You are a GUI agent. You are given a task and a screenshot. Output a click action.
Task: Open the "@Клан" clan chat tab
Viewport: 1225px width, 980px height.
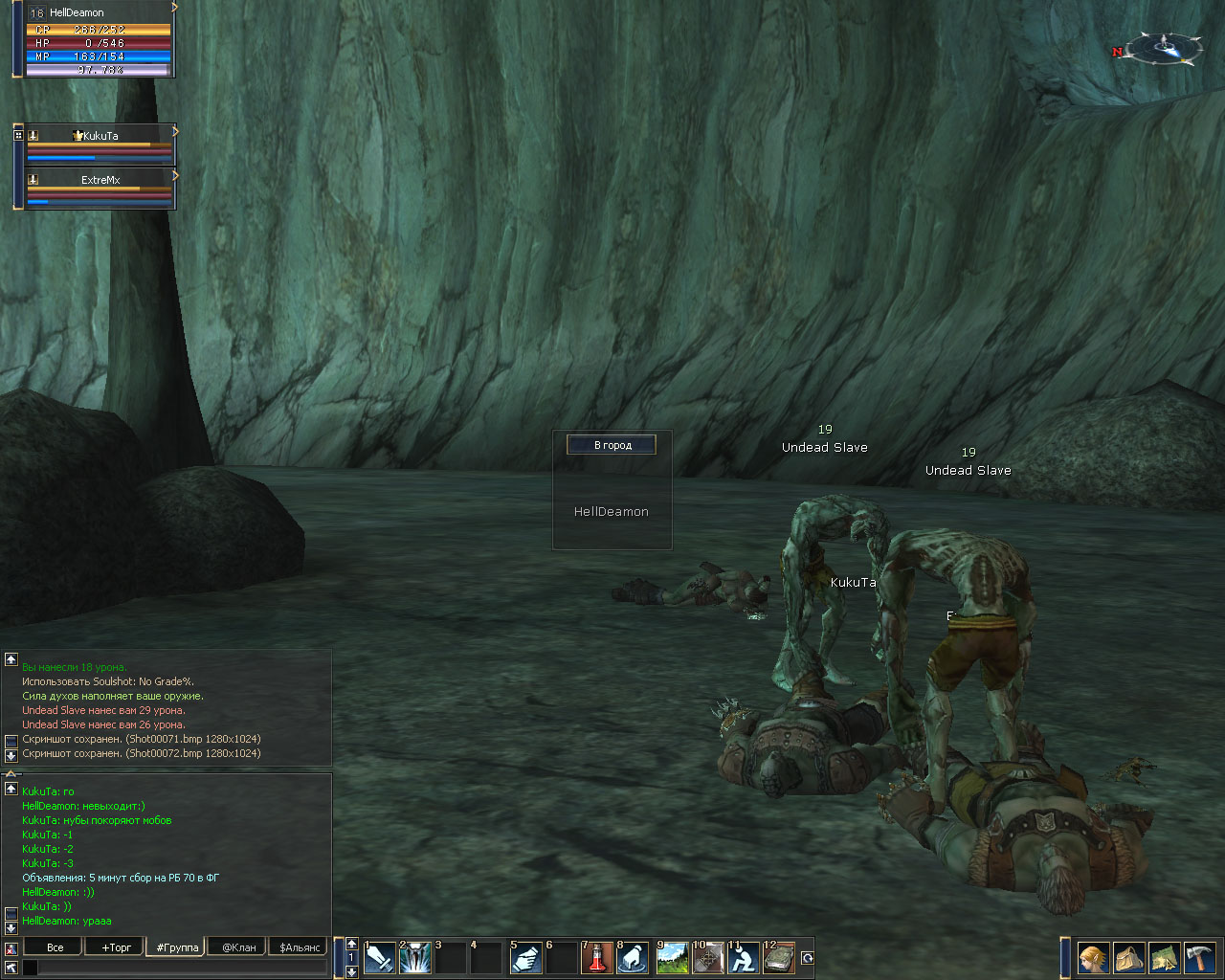[x=238, y=947]
